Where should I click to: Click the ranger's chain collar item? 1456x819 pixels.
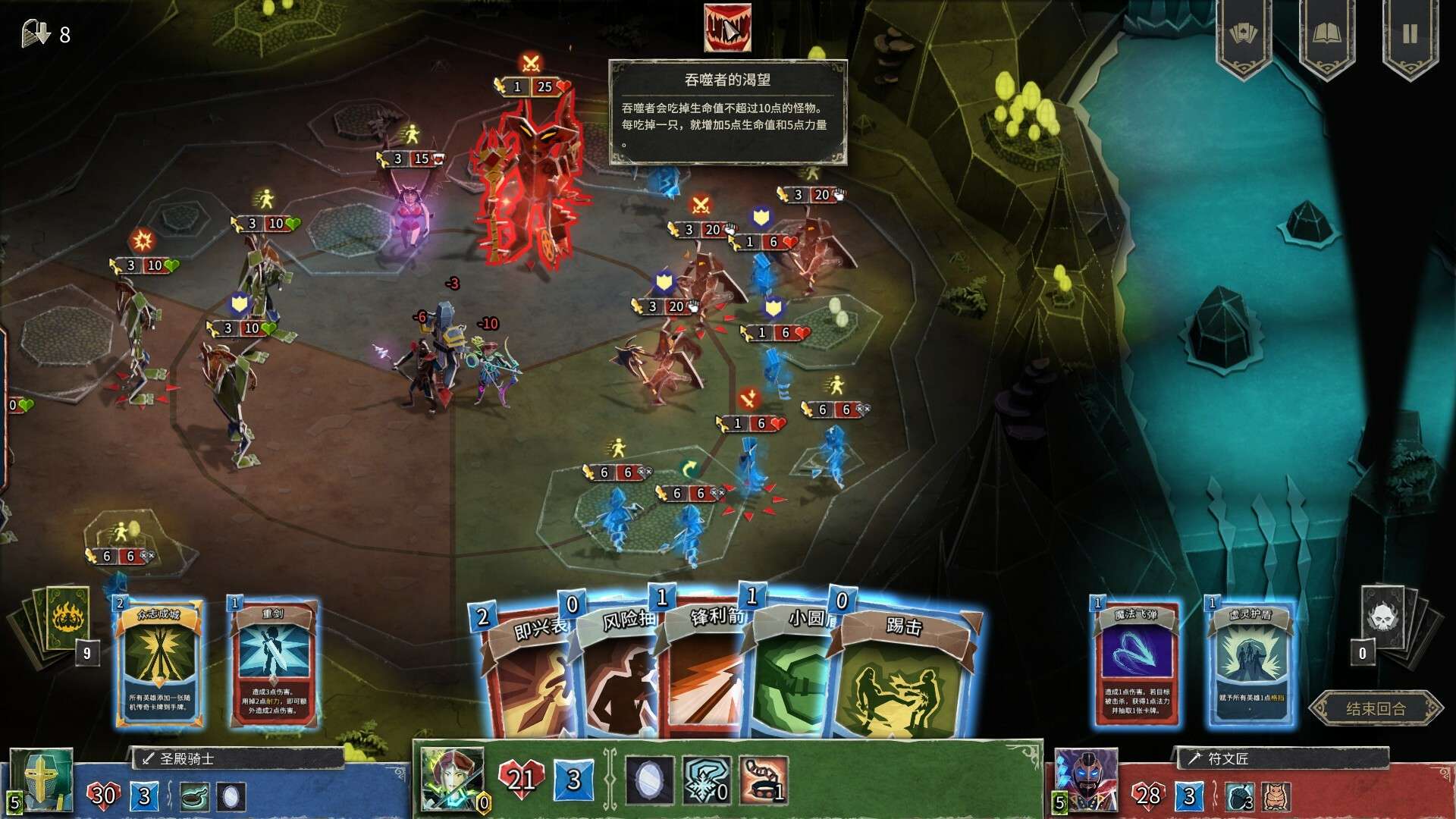click(764, 781)
